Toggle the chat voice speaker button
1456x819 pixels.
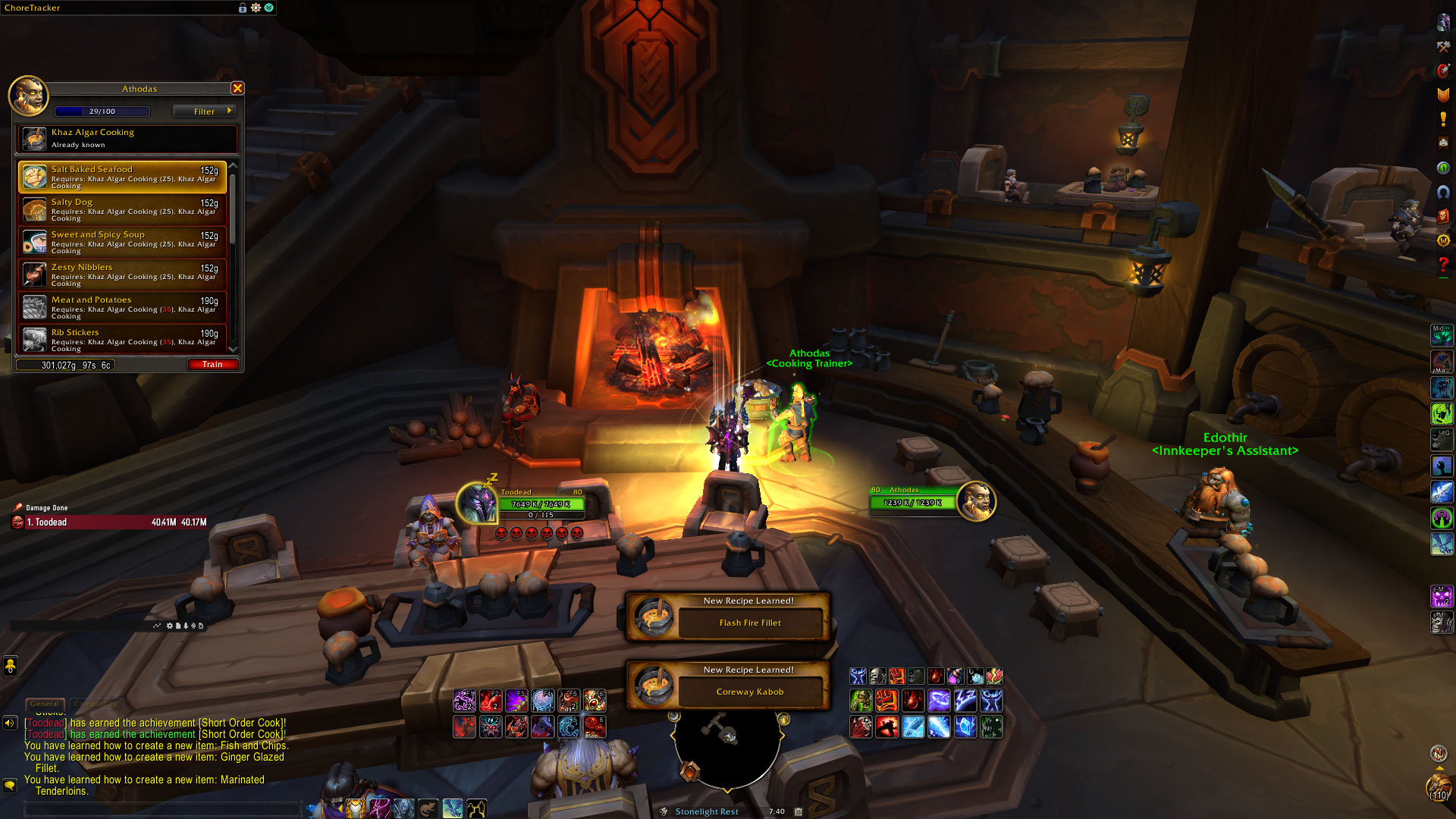pyautogui.click(x=10, y=723)
